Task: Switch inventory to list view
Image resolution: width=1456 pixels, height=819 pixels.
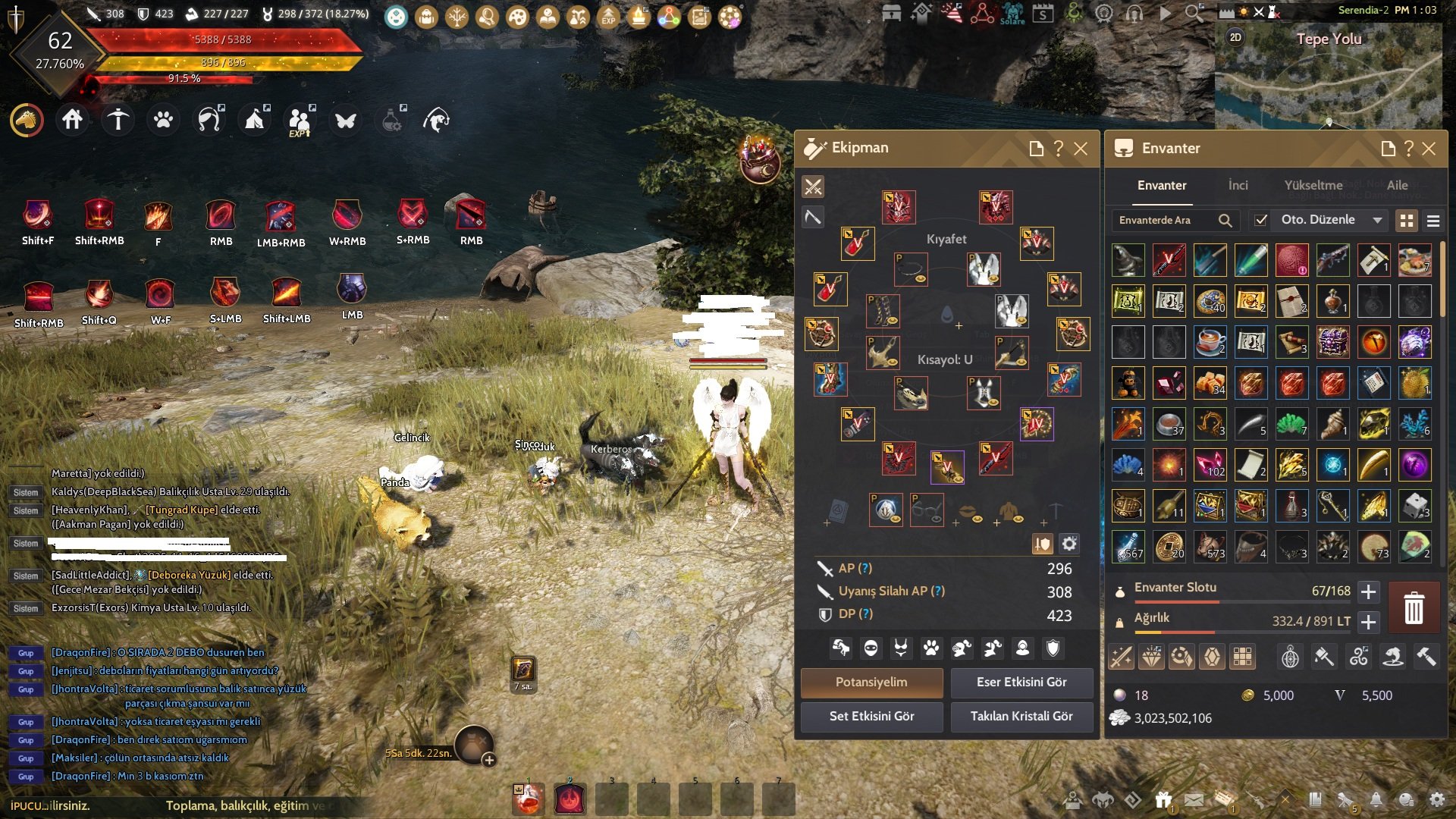Action: coord(1433,221)
